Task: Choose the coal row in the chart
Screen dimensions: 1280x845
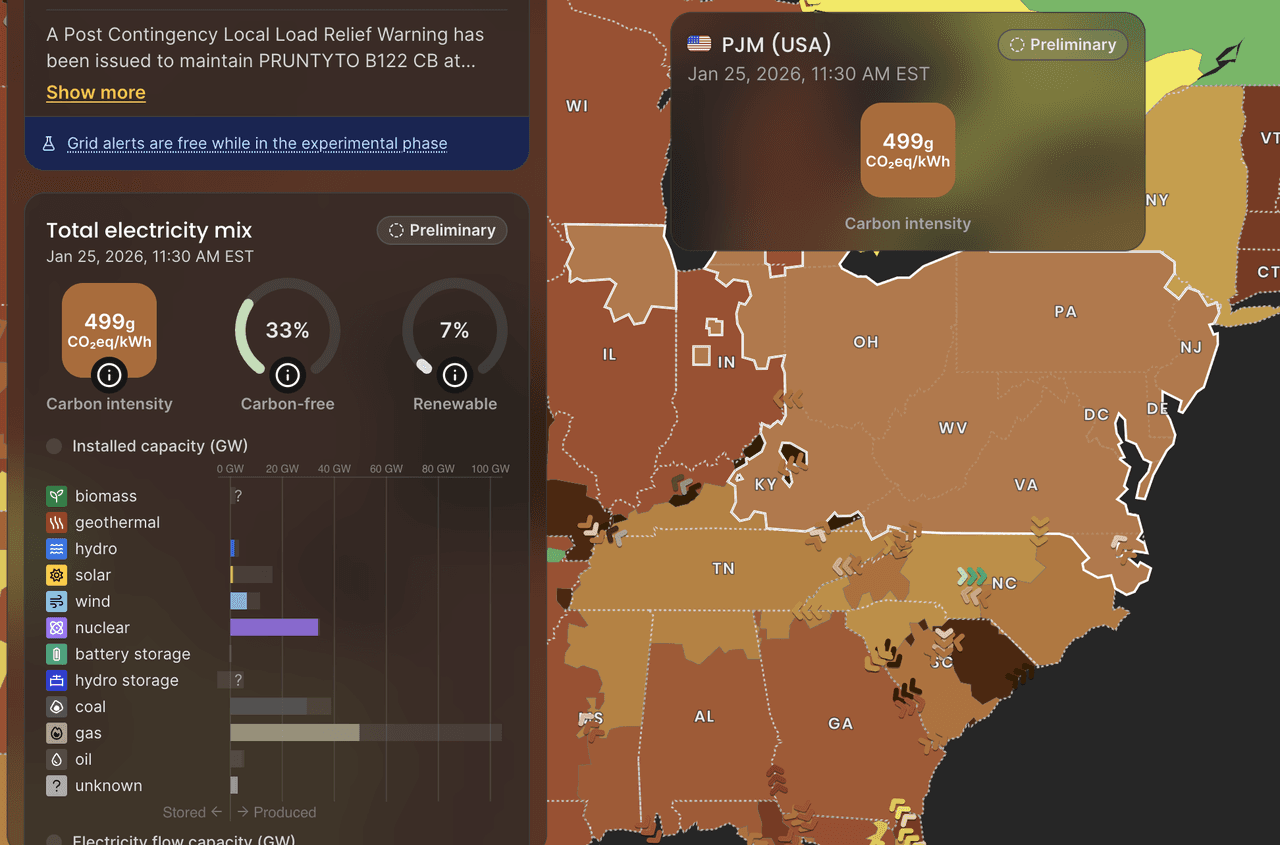Action: (x=90, y=707)
